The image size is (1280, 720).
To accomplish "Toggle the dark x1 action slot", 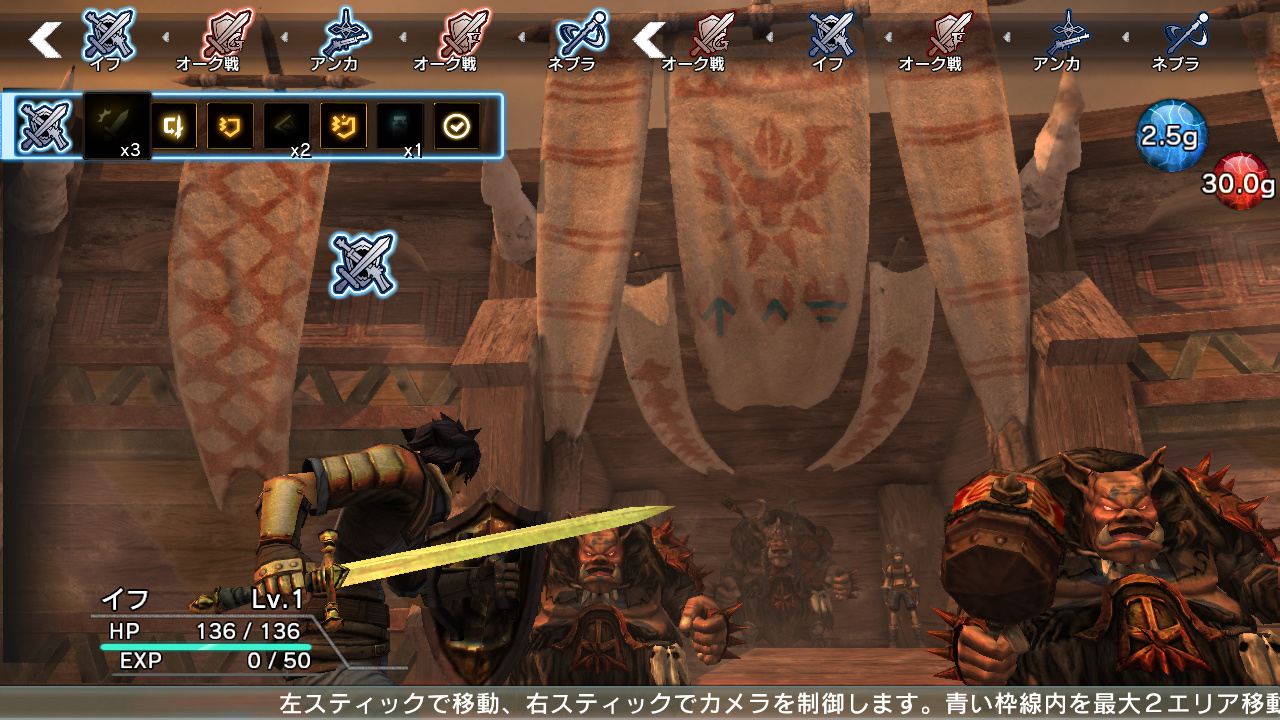I will point(400,124).
